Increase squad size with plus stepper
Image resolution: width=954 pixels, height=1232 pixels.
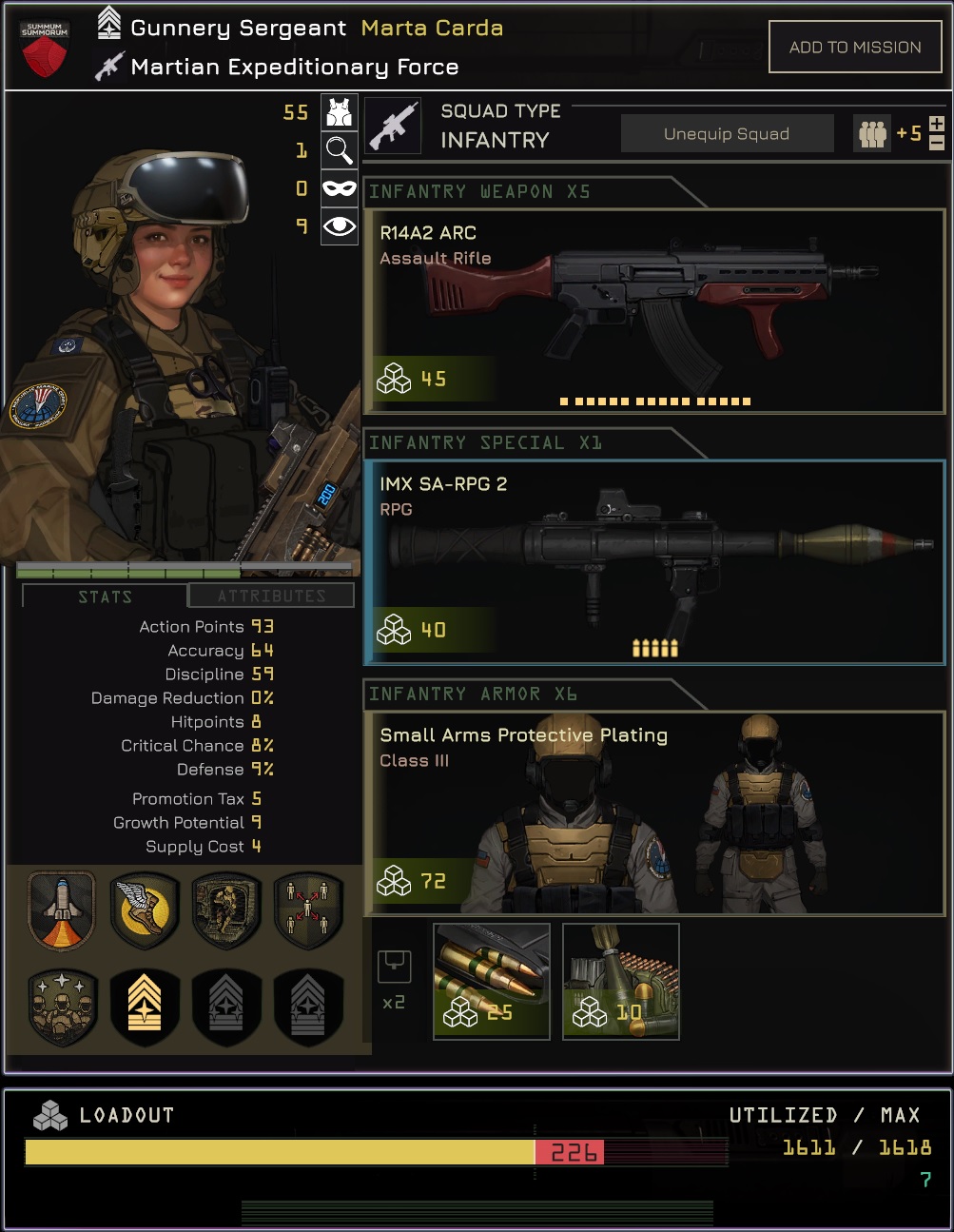(937, 125)
